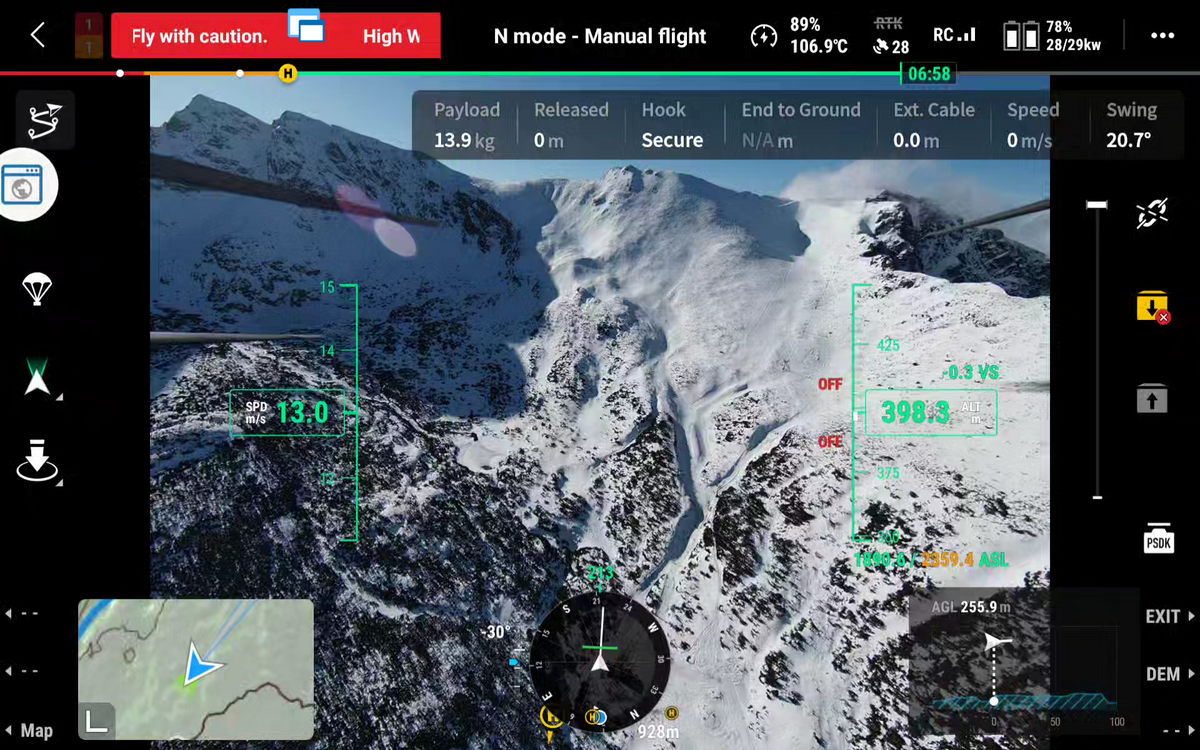Open the flight route icon

click(x=44, y=120)
